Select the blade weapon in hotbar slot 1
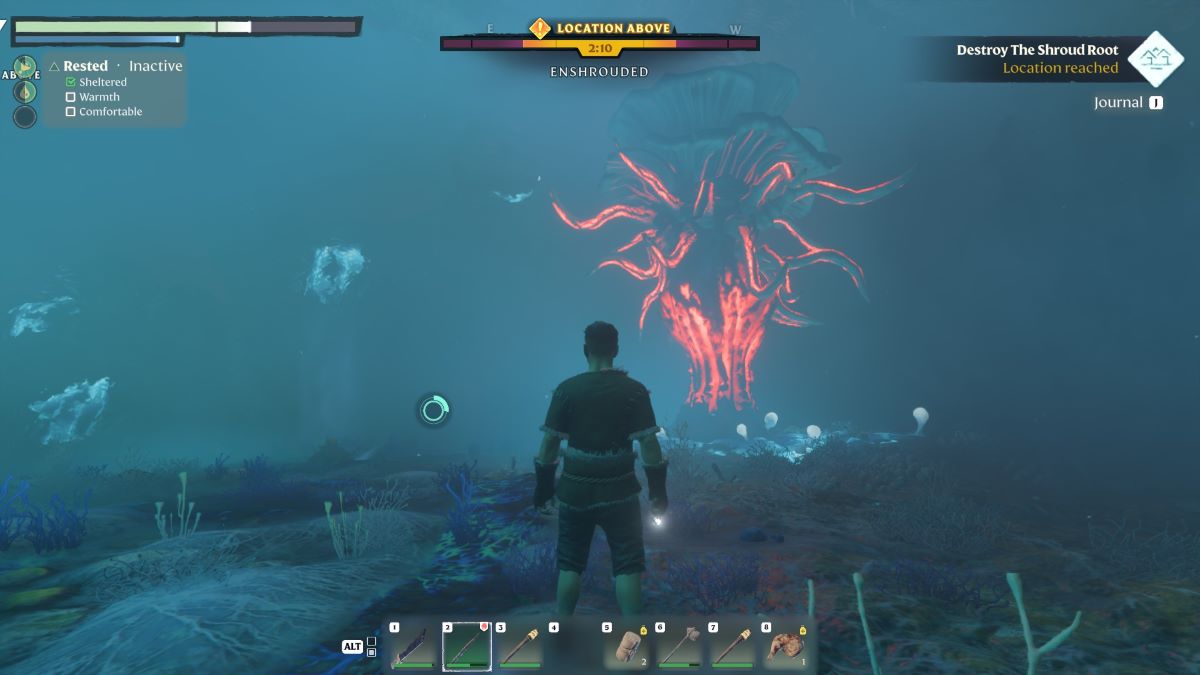The height and width of the screenshot is (675, 1200). (412, 647)
